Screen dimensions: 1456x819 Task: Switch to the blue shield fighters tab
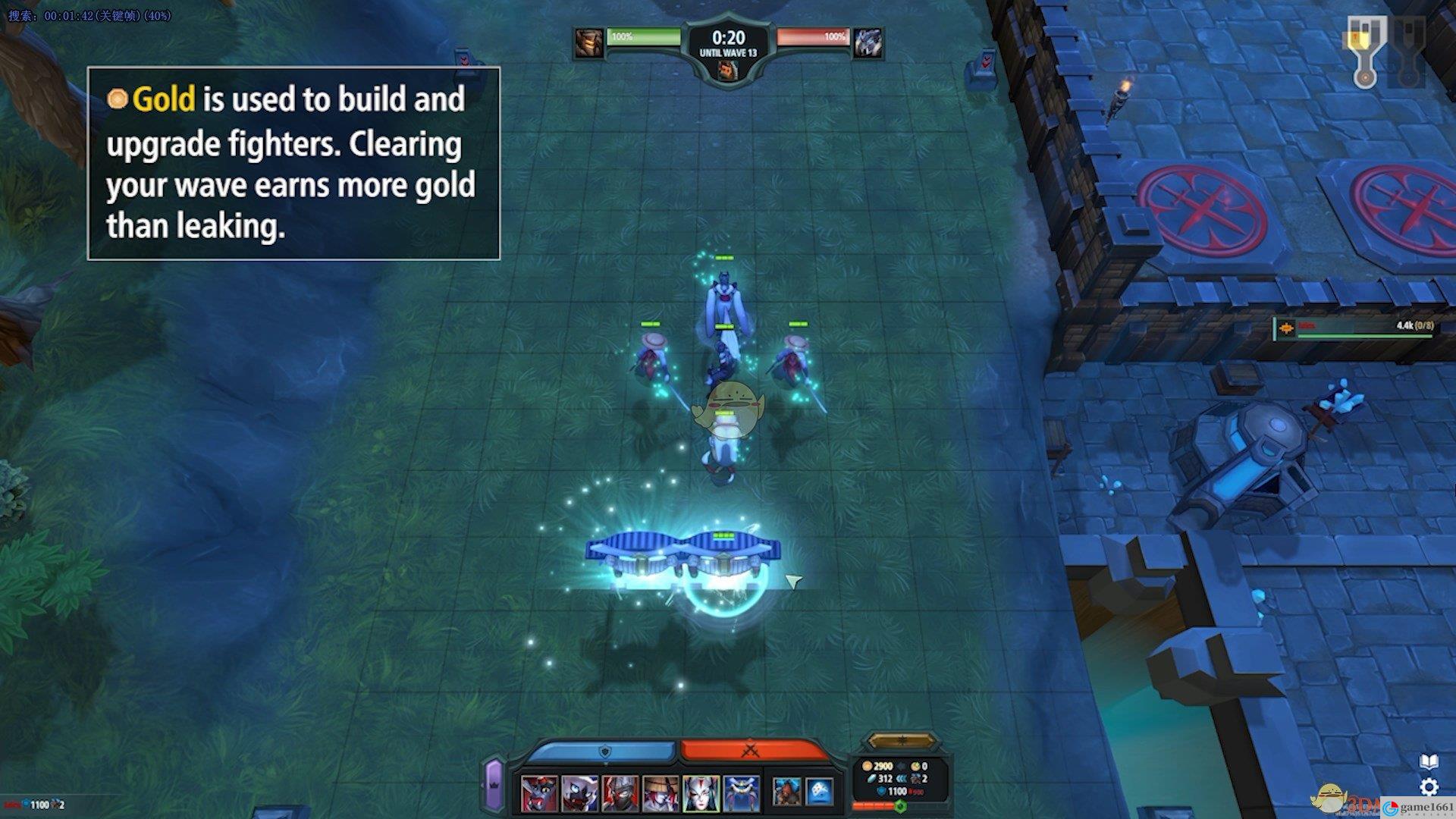604,752
